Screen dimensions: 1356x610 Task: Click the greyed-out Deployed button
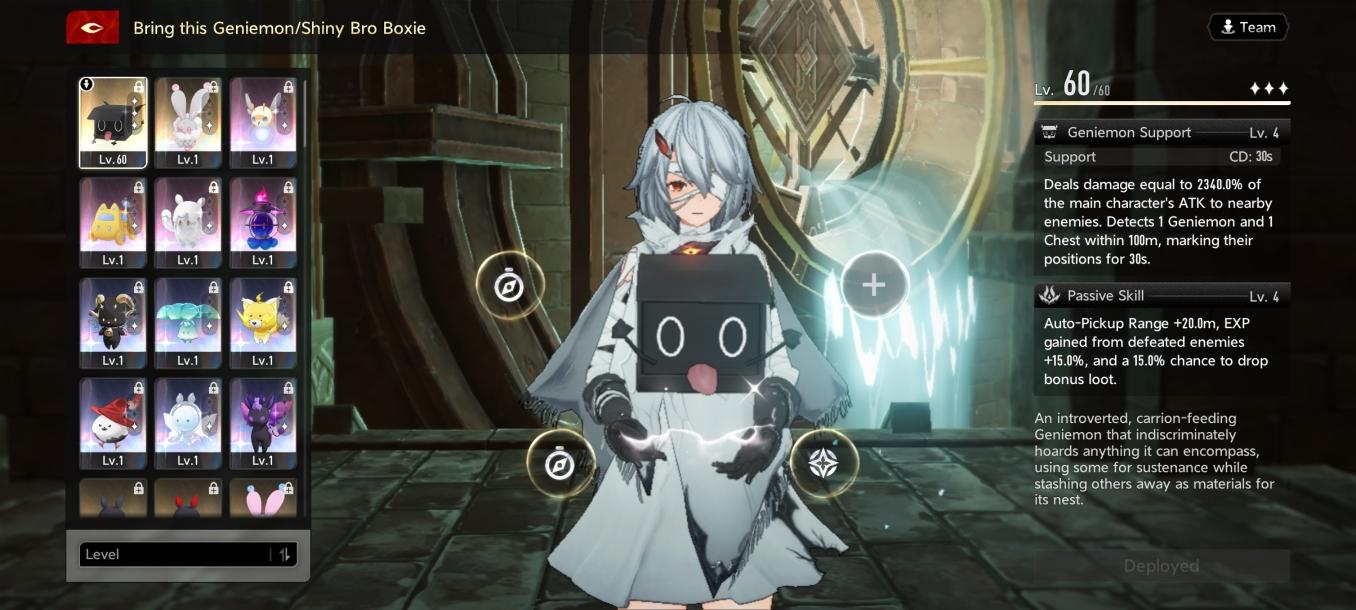[1161, 566]
